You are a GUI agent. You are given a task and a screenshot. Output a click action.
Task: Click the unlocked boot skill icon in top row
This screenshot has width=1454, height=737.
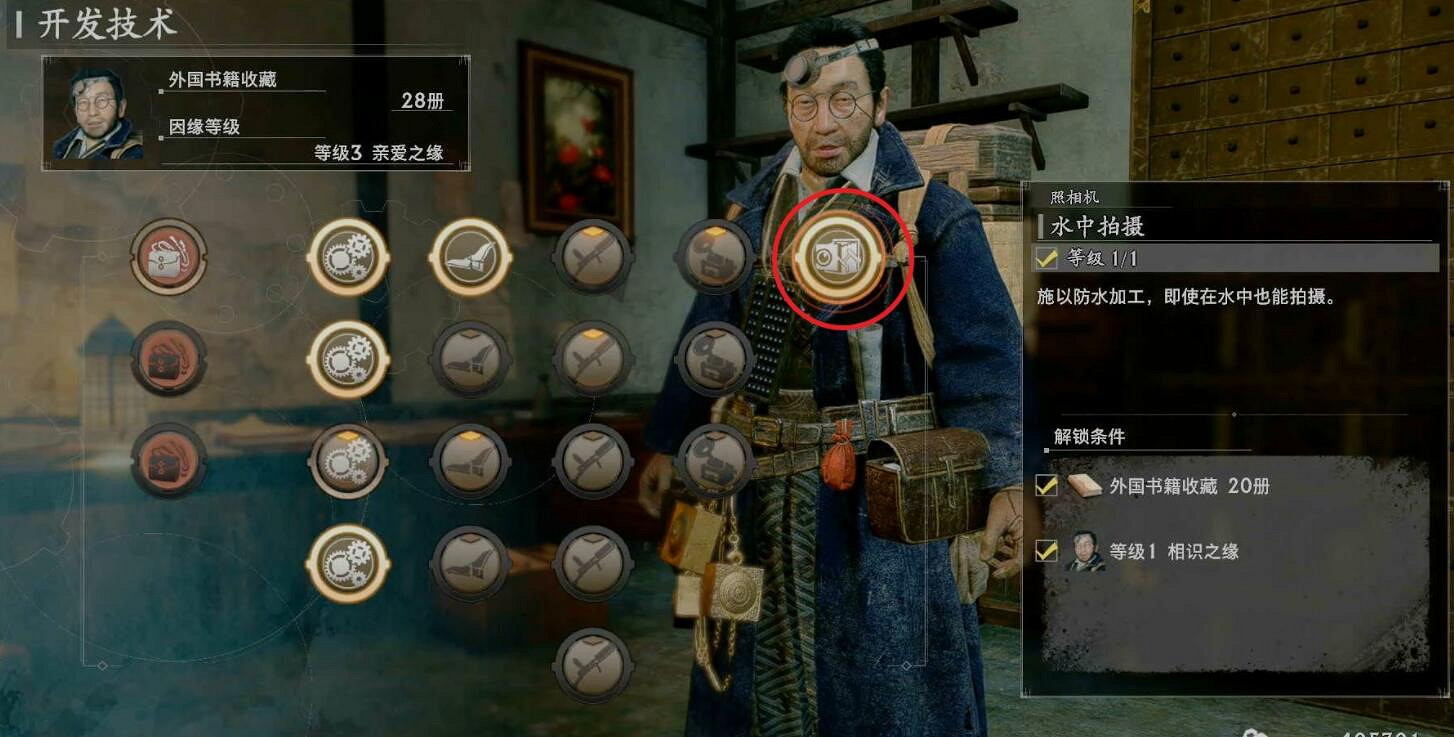pos(470,257)
